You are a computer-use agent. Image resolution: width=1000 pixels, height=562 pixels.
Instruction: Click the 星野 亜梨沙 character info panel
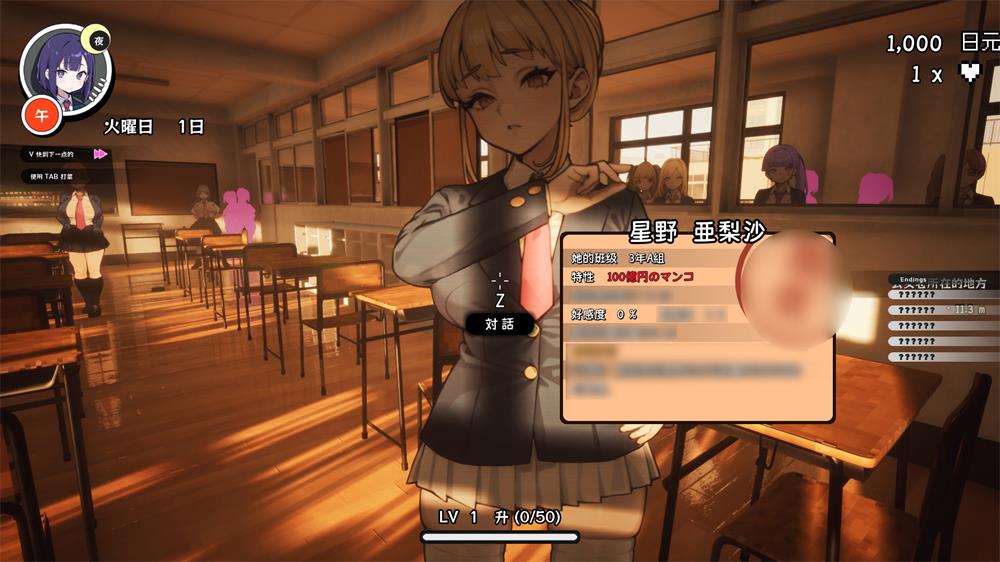coord(697,328)
